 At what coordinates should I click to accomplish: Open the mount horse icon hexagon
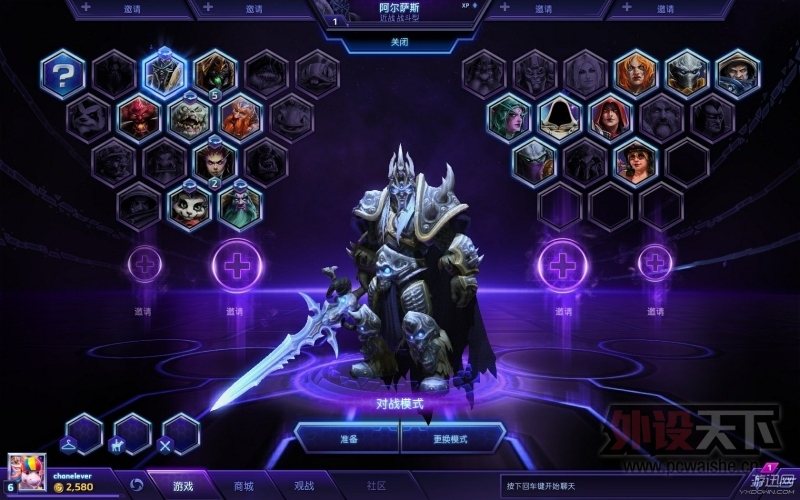click(x=132, y=434)
